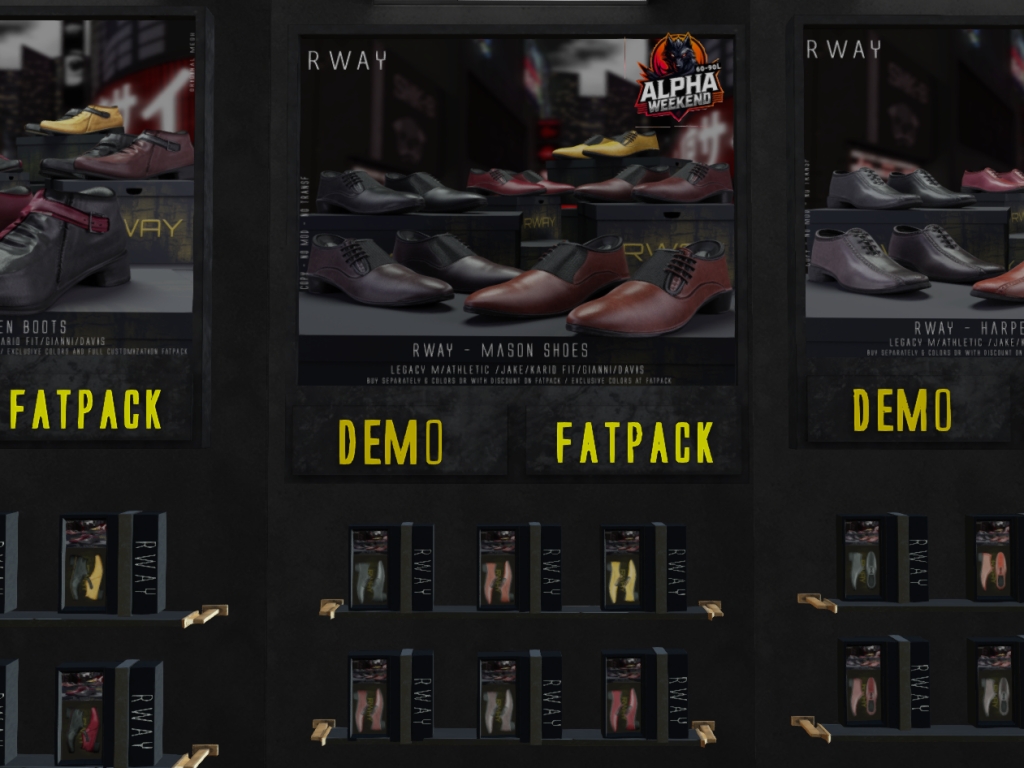Click the DEMO button under Mason Shoes
The height and width of the screenshot is (768, 1024).
(x=392, y=441)
